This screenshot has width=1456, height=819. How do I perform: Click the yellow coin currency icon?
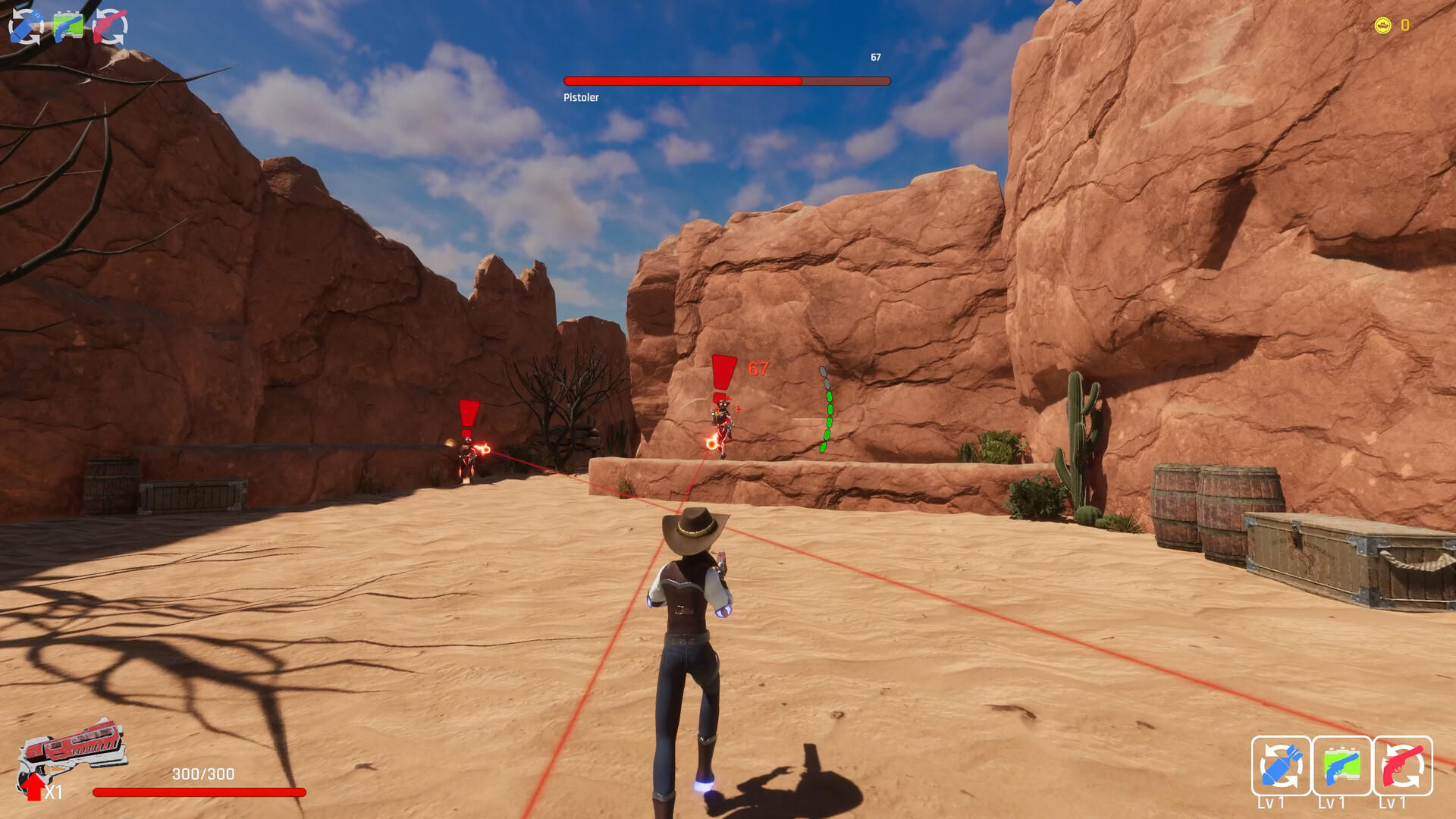click(x=1385, y=25)
